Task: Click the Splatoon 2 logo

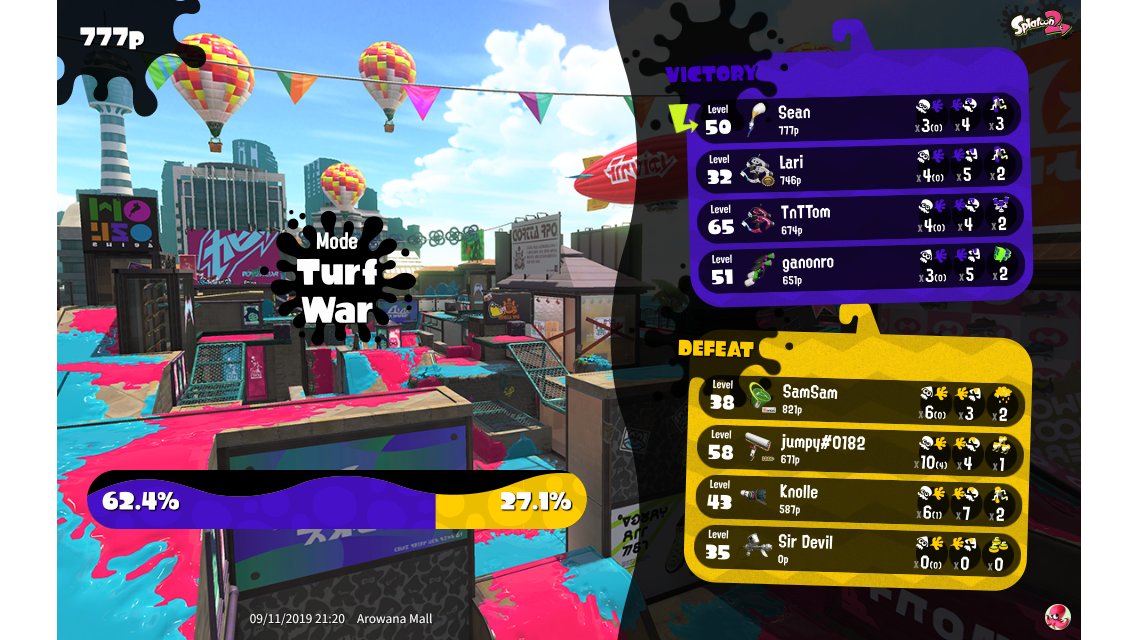Action: pyautogui.click(x=1041, y=22)
